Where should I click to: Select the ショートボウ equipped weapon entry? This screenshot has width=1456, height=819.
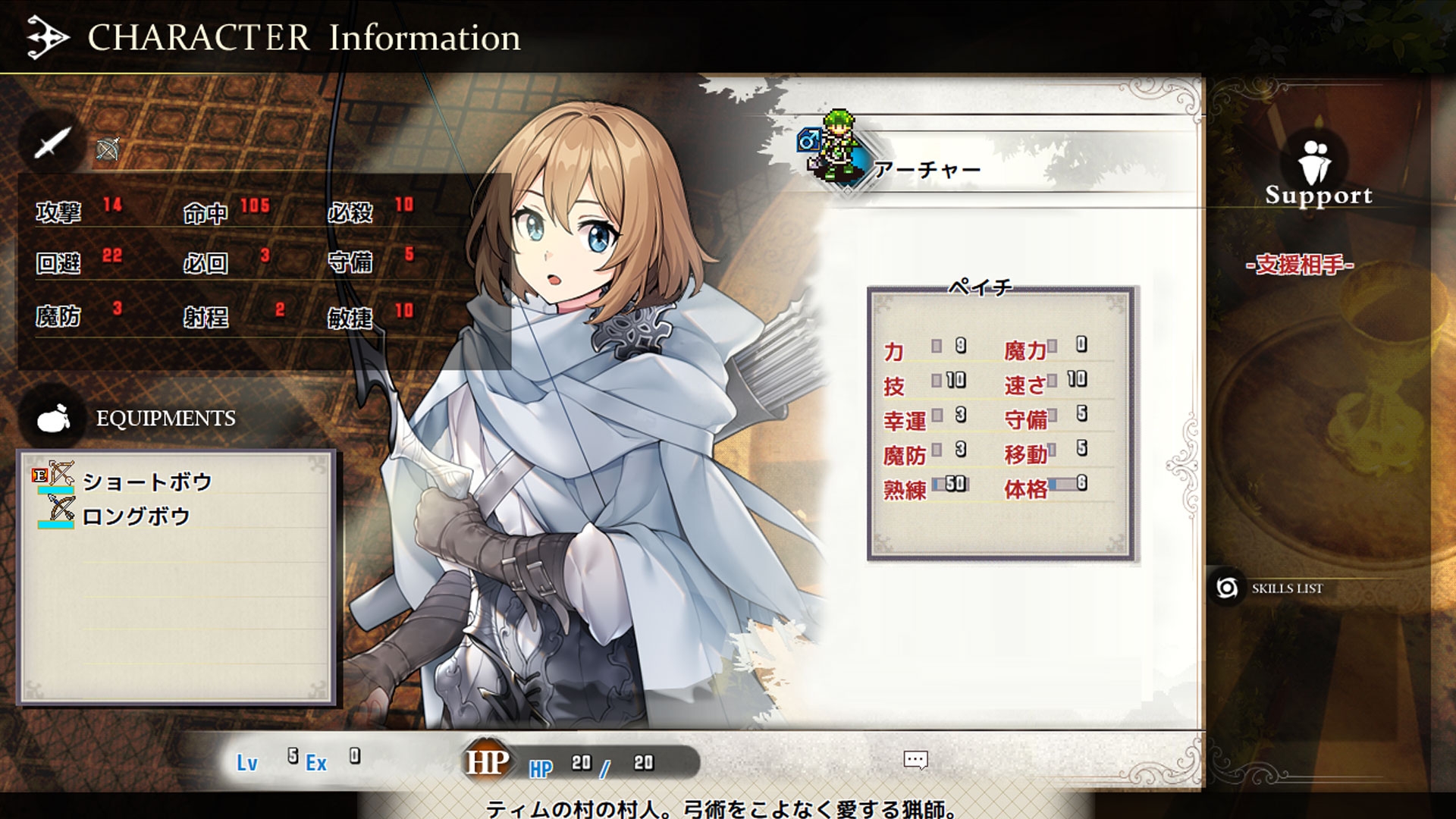(x=146, y=482)
